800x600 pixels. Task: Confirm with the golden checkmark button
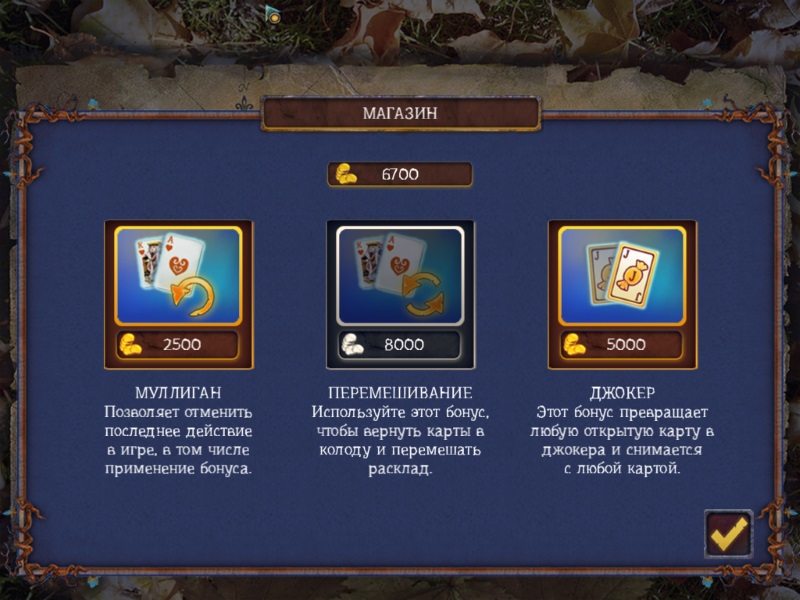click(728, 535)
